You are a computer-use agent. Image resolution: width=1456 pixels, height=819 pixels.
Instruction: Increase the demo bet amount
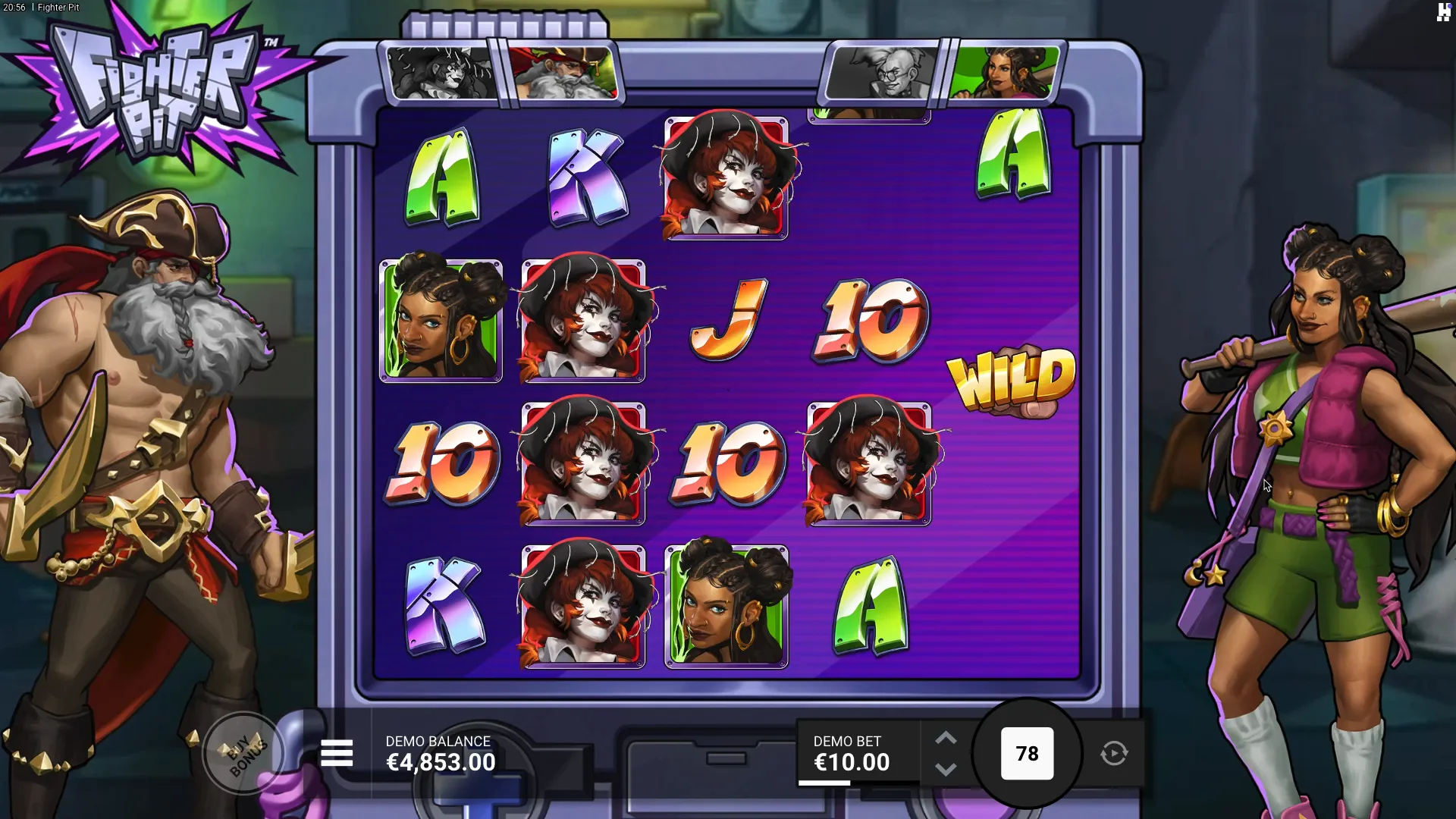946,738
